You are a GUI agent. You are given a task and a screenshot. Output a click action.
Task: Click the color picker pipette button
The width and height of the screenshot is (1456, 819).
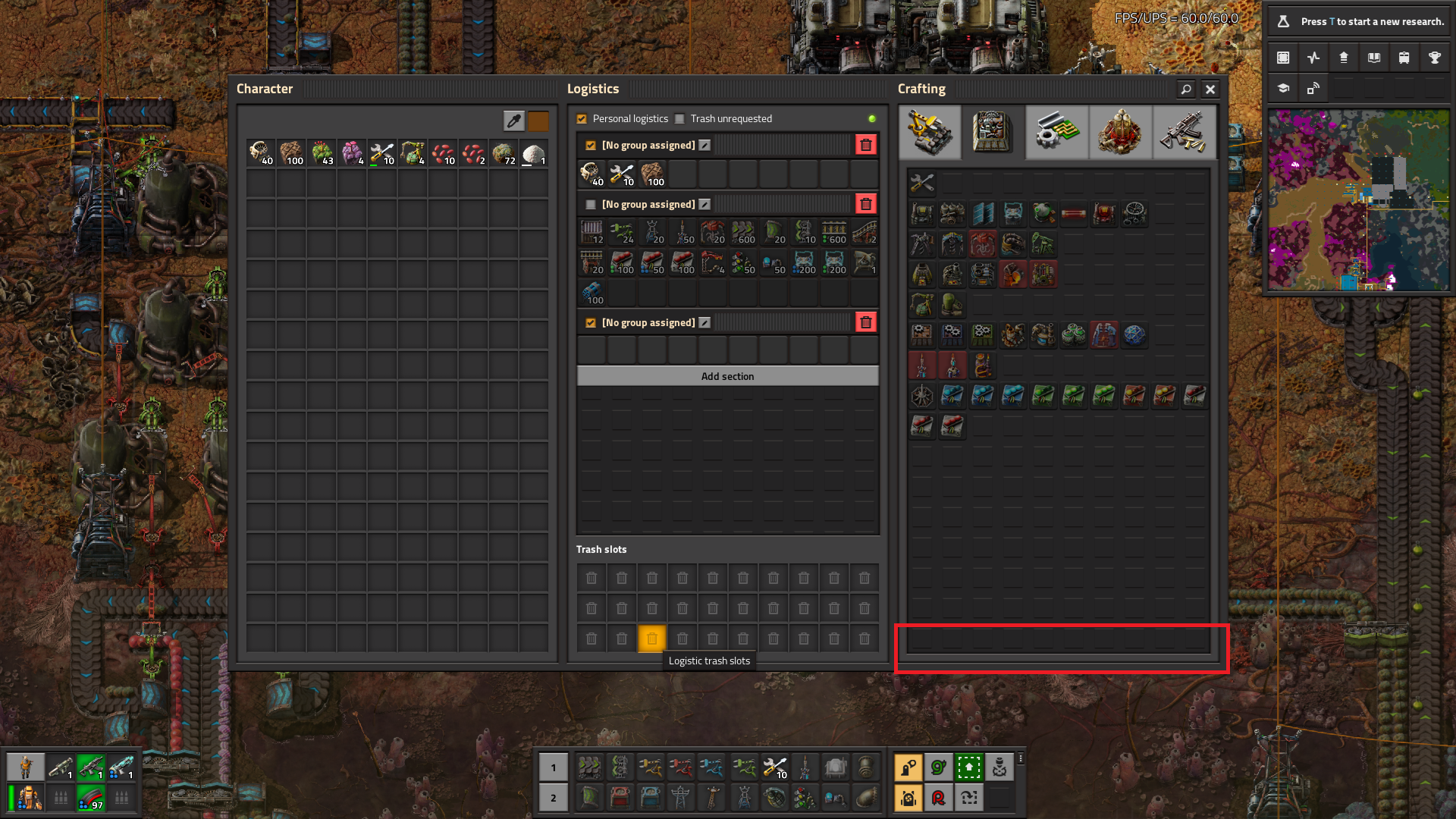click(x=513, y=121)
